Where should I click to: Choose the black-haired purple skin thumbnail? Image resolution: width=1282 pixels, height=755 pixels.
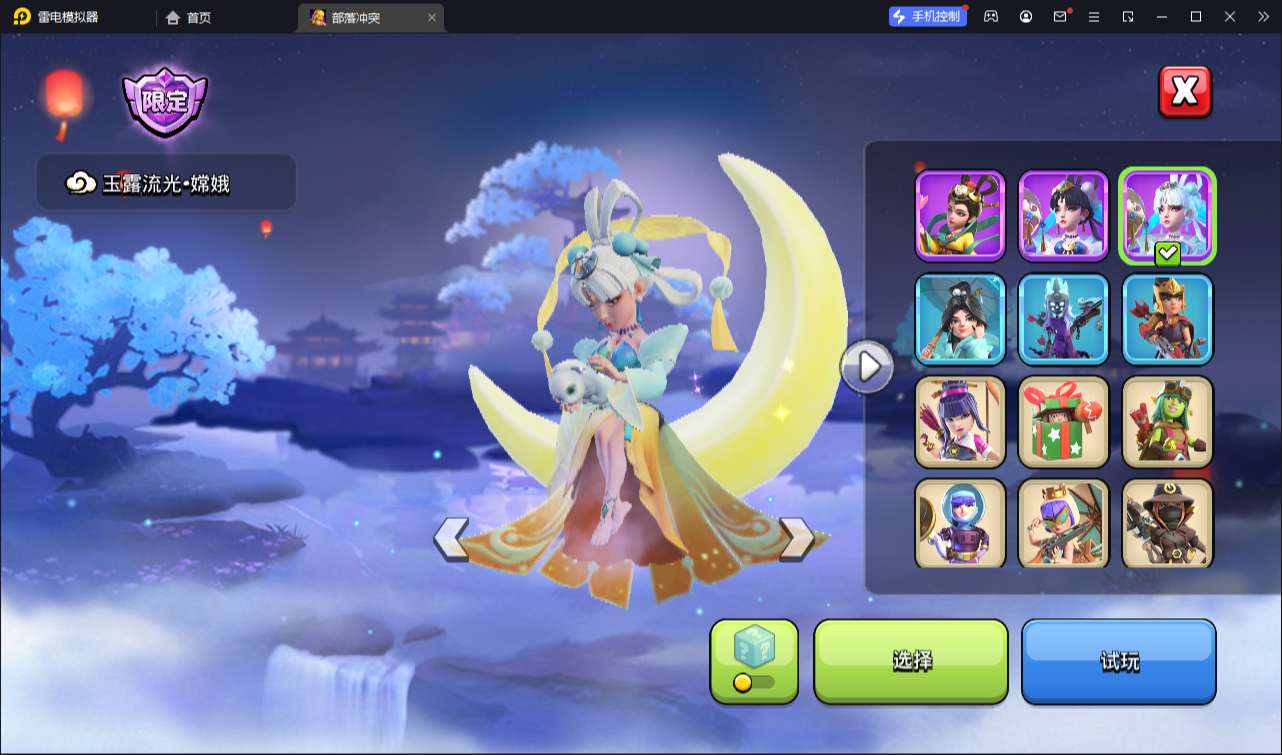(x=1063, y=215)
